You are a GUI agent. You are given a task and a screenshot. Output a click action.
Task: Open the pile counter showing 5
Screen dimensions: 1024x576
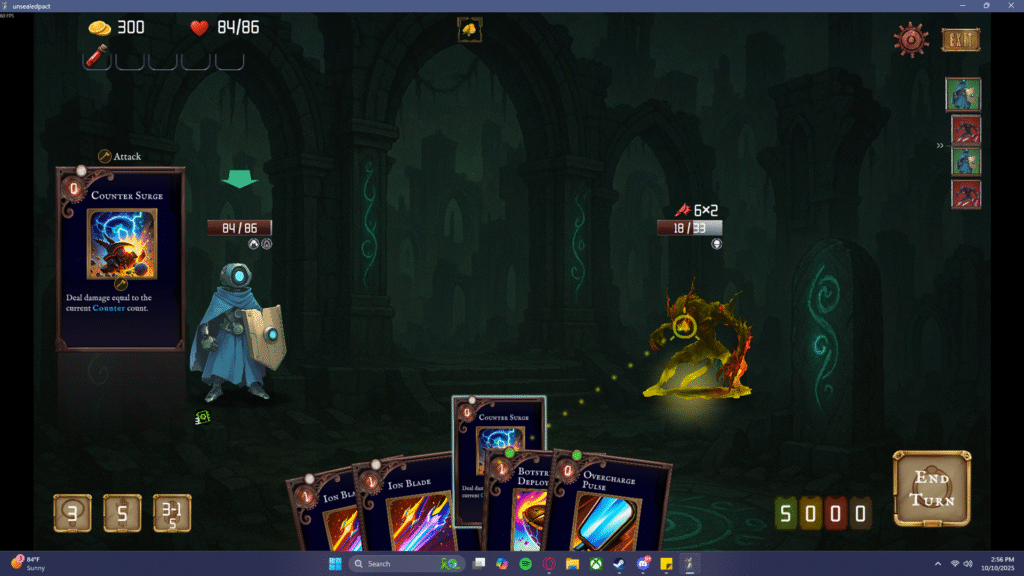tap(122, 513)
